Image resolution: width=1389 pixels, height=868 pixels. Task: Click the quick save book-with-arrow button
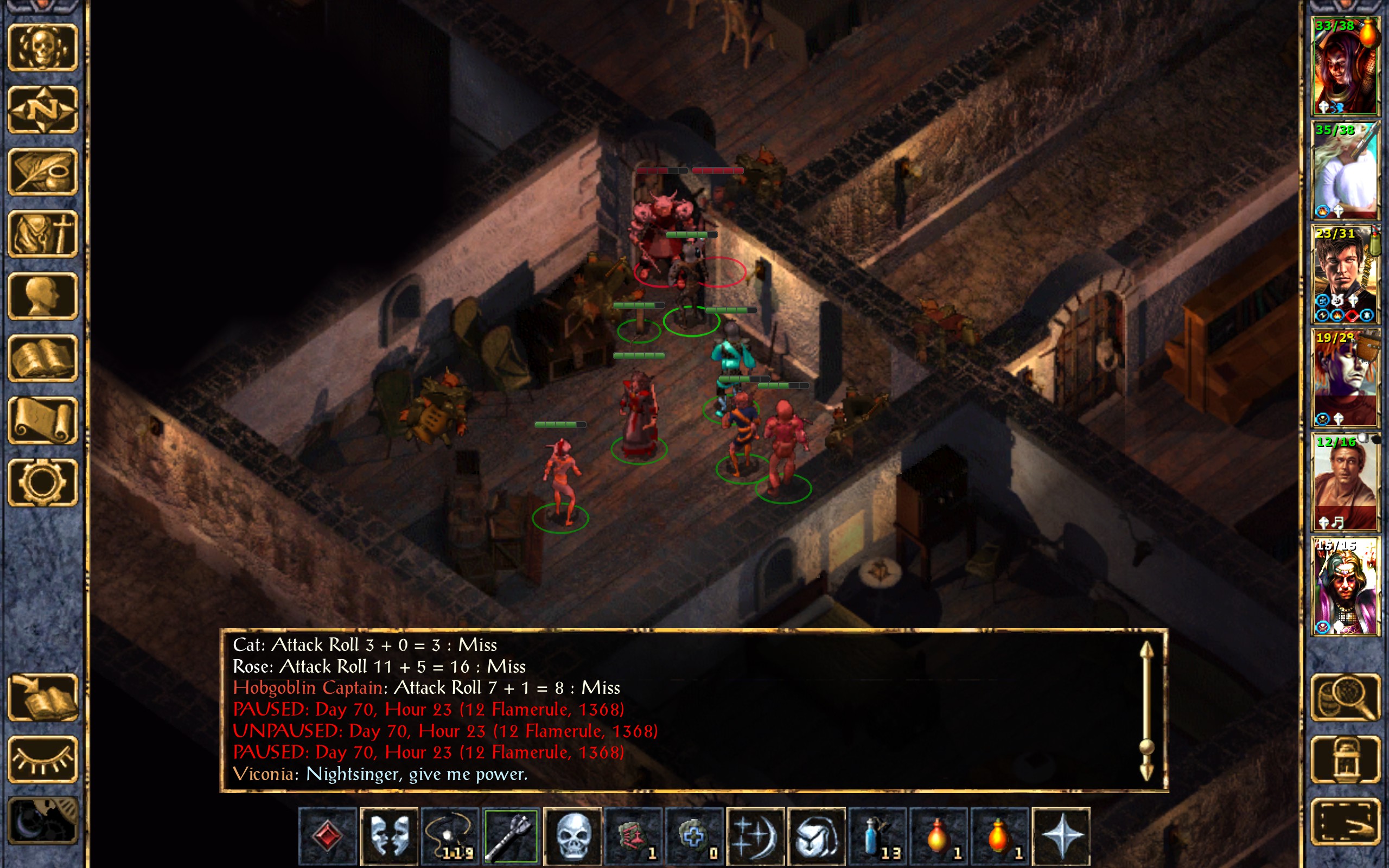(43, 697)
